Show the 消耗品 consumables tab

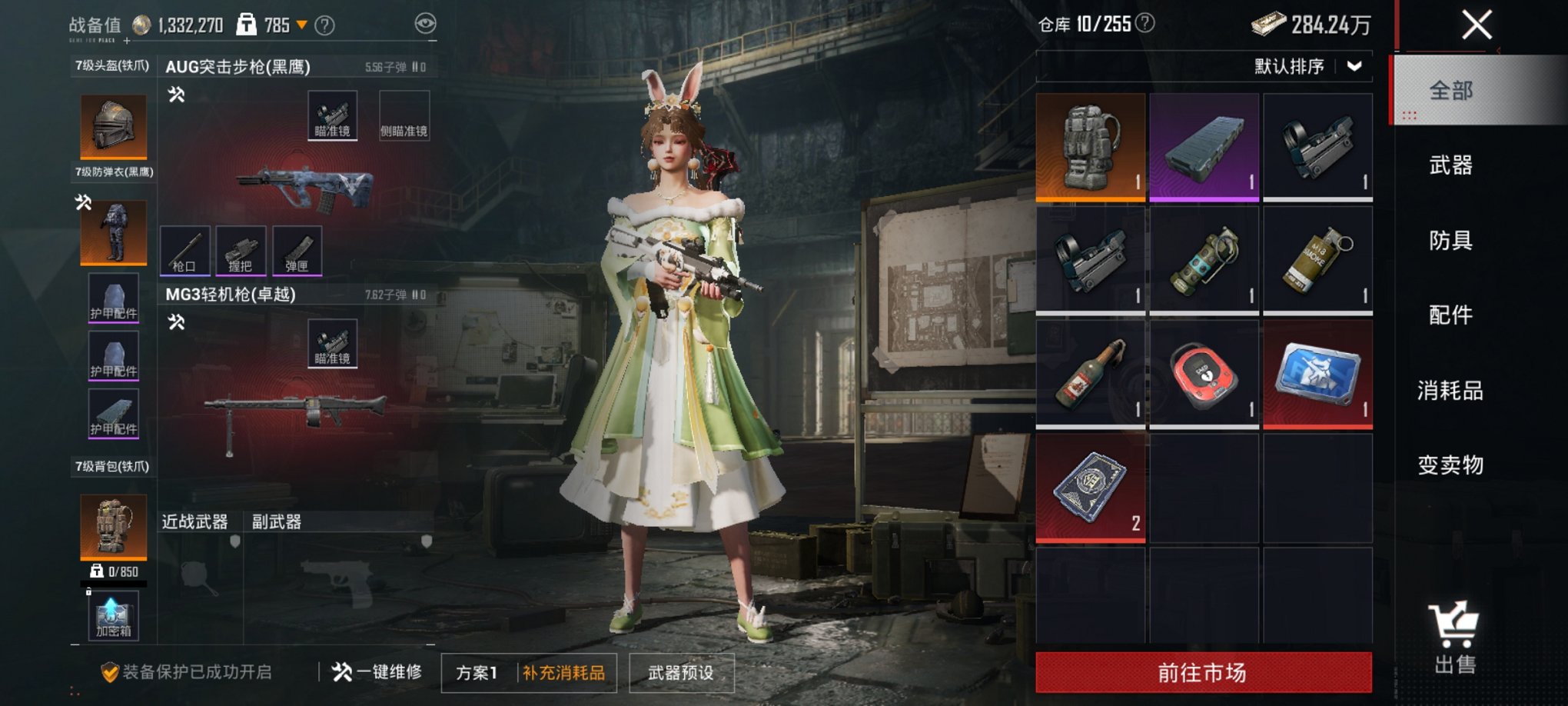click(x=1450, y=391)
